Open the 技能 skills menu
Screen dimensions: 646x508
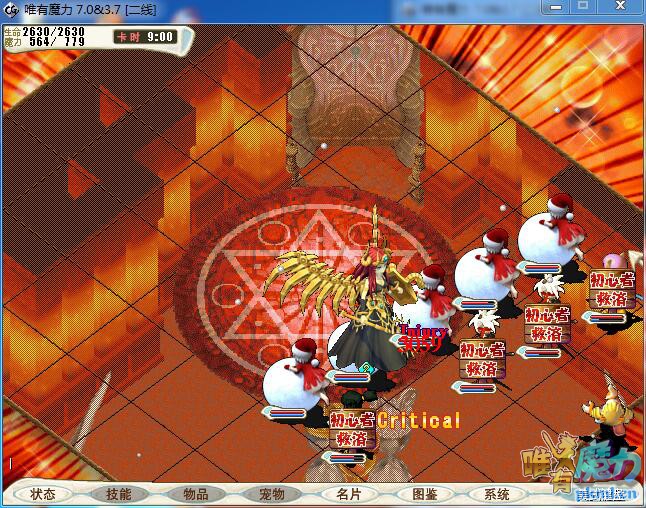pos(119,494)
